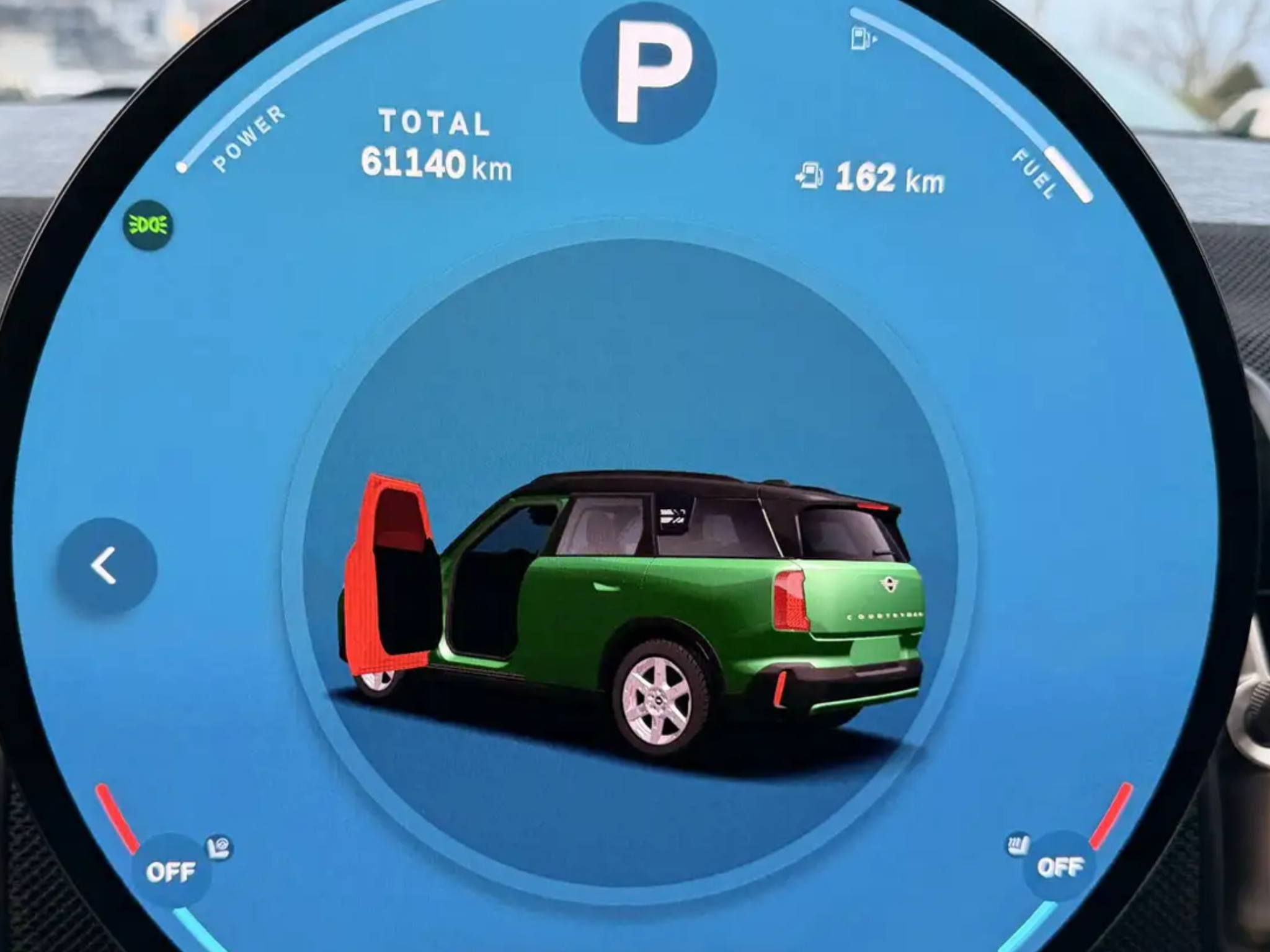Viewport: 1270px width, 952px height.
Task: Tap the green Countryman vehicle status image
Action: click(x=633, y=614)
